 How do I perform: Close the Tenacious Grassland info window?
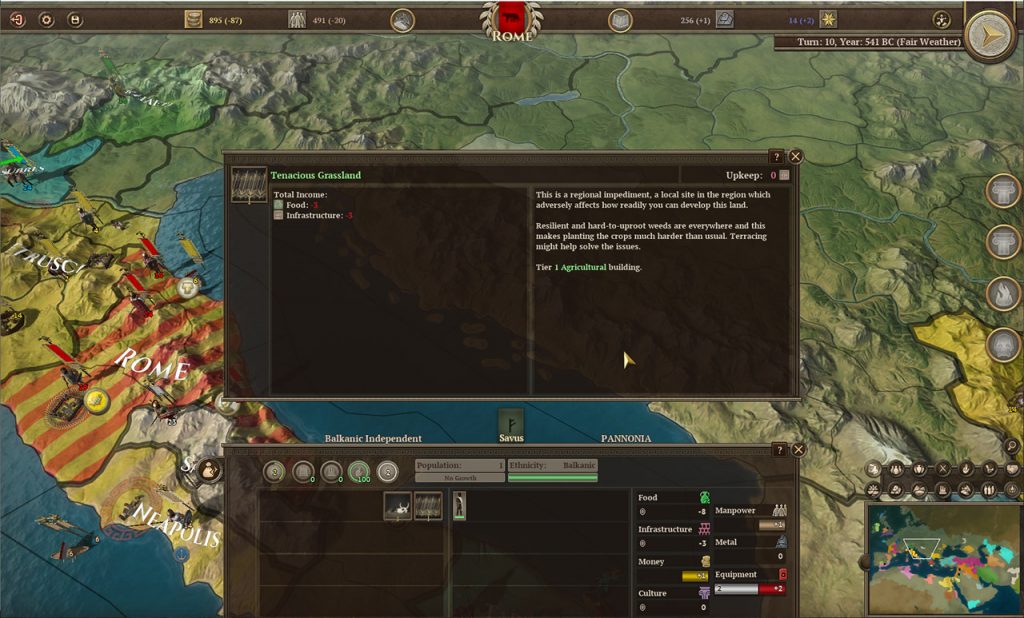pyautogui.click(x=796, y=156)
